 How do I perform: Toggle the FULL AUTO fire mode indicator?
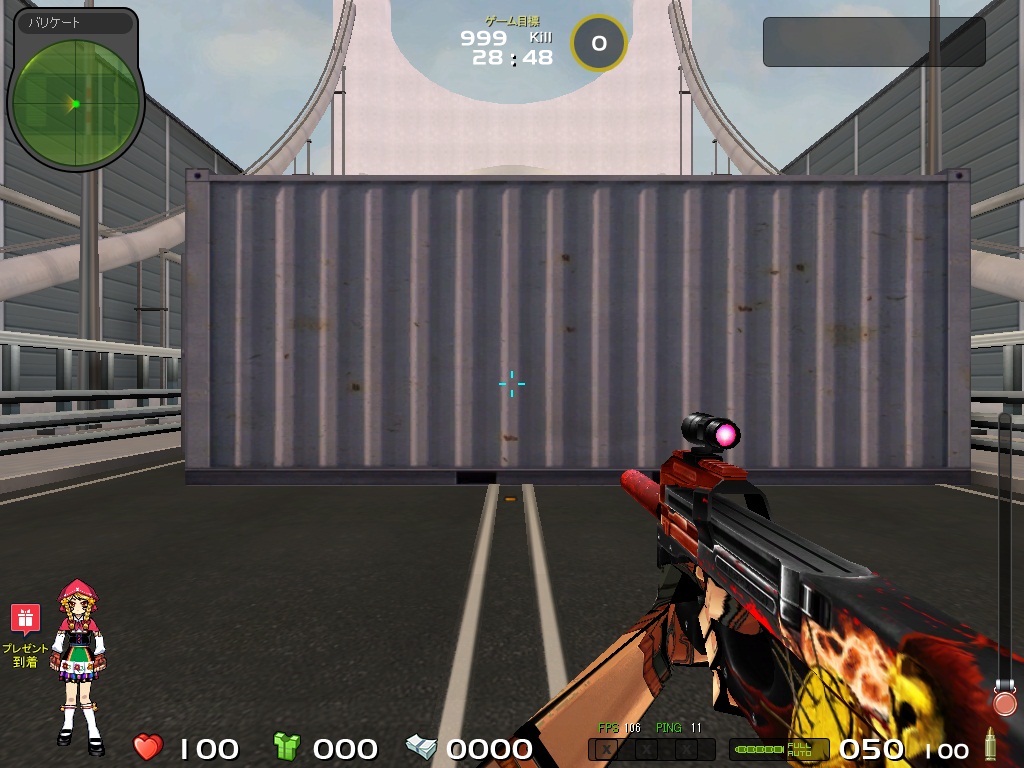click(x=799, y=749)
